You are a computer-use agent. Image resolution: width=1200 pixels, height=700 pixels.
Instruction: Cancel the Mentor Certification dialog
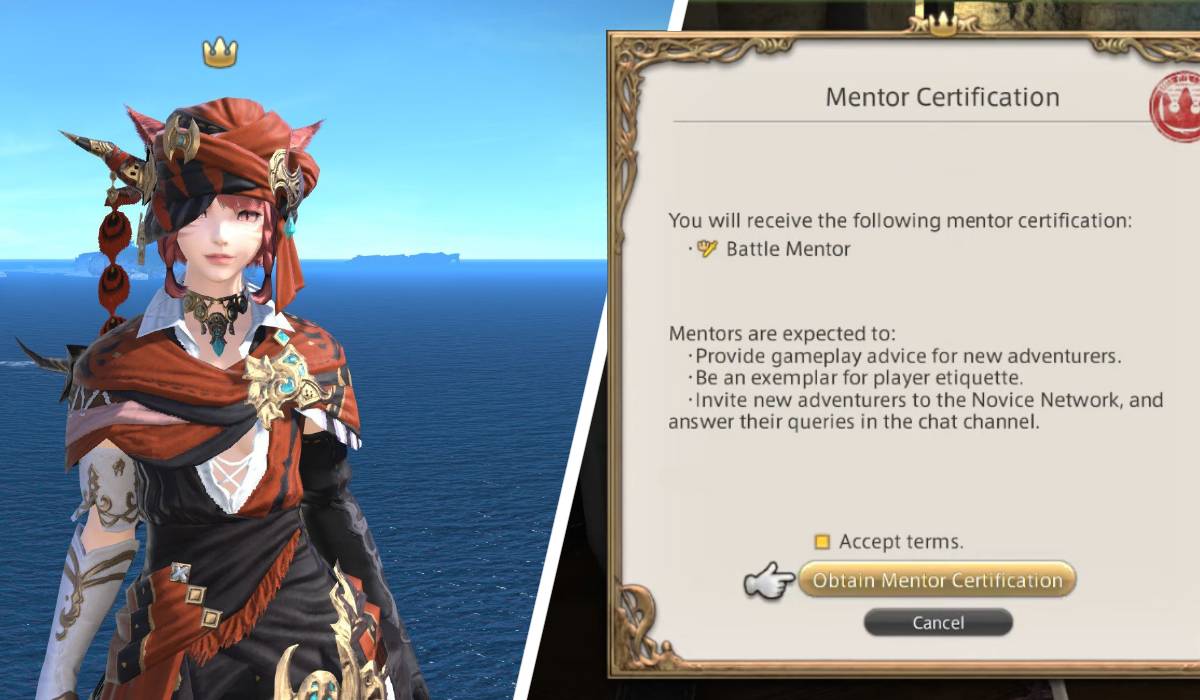tap(937, 622)
